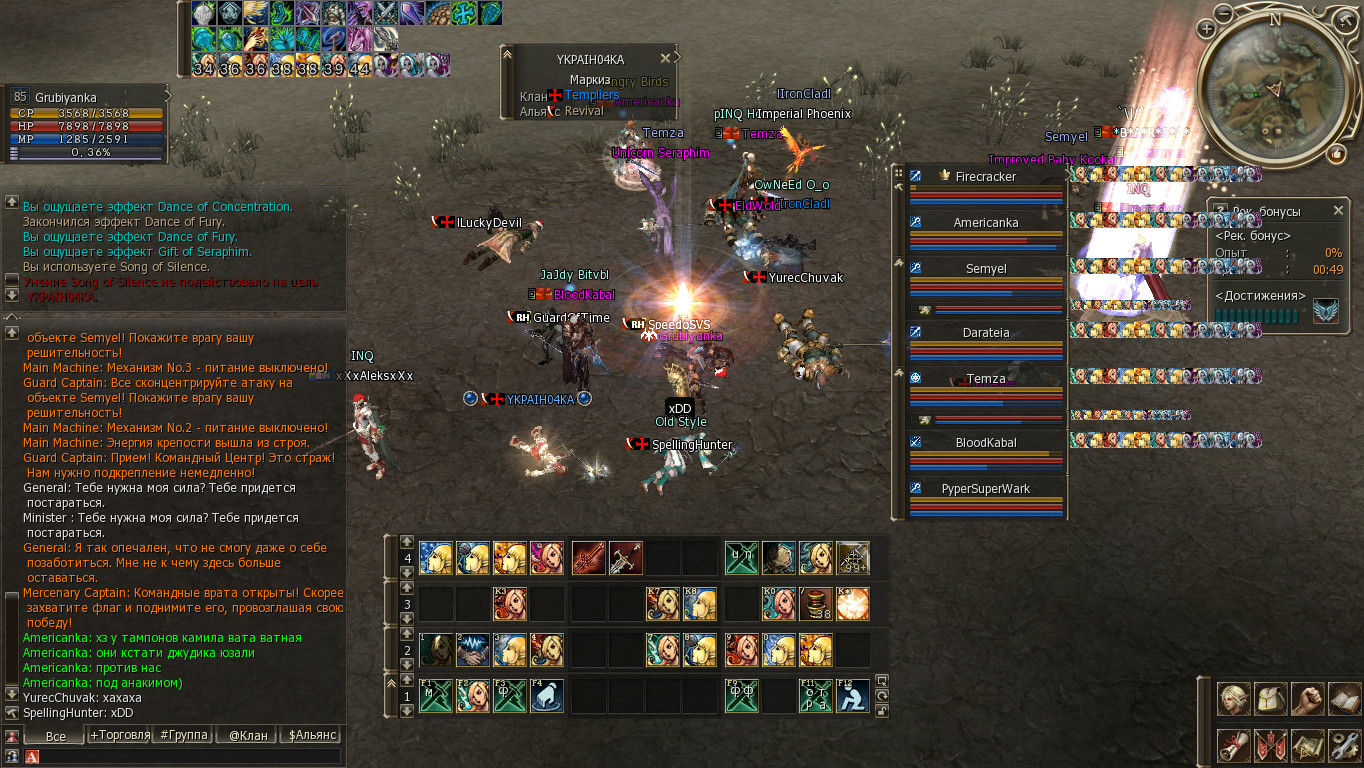Open the skills book icon
Viewport: 1364px width, 768px height.
(x=1344, y=699)
